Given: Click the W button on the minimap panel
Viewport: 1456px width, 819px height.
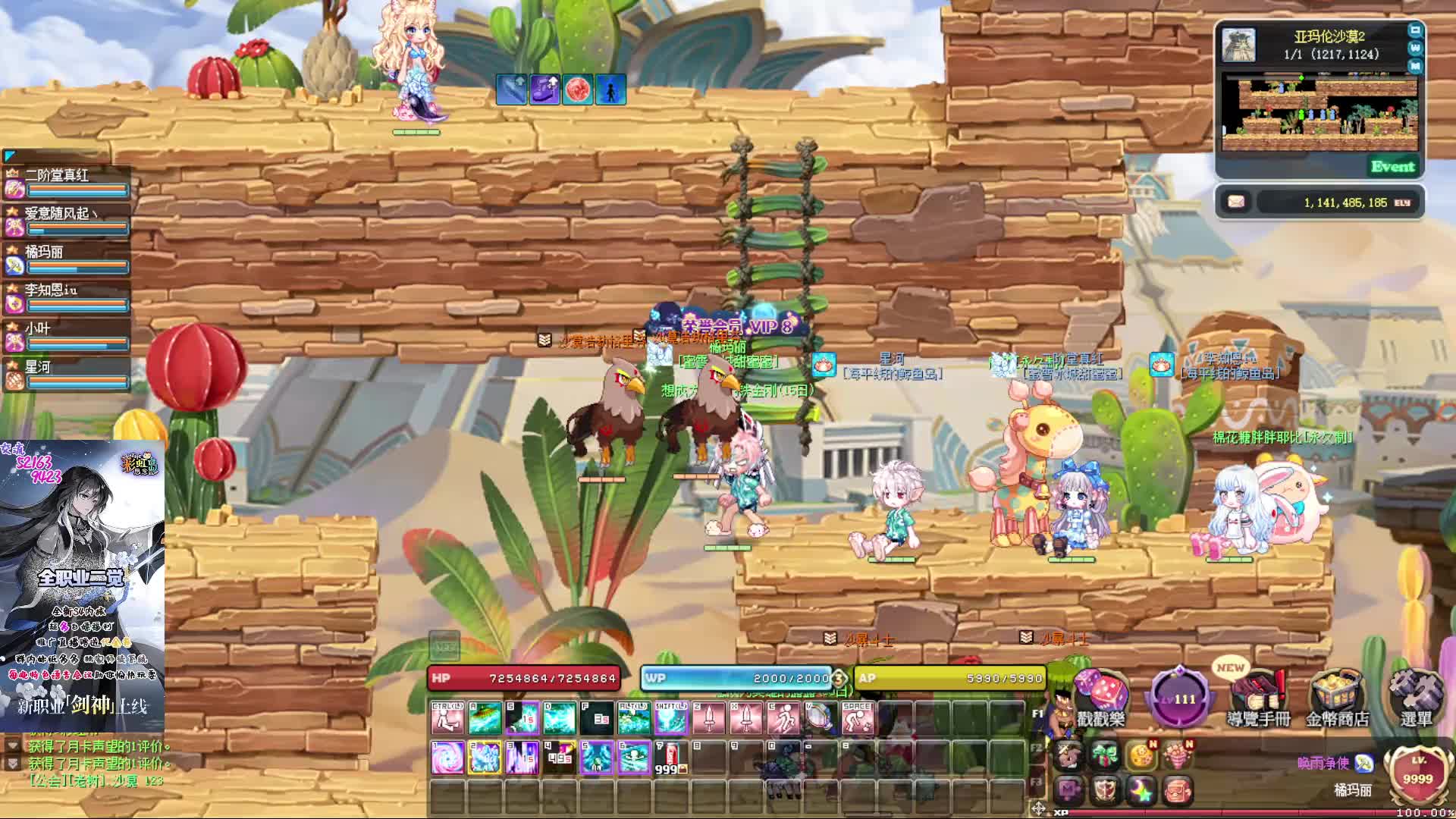Looking at the screenshot, I should pos(1415,48).
